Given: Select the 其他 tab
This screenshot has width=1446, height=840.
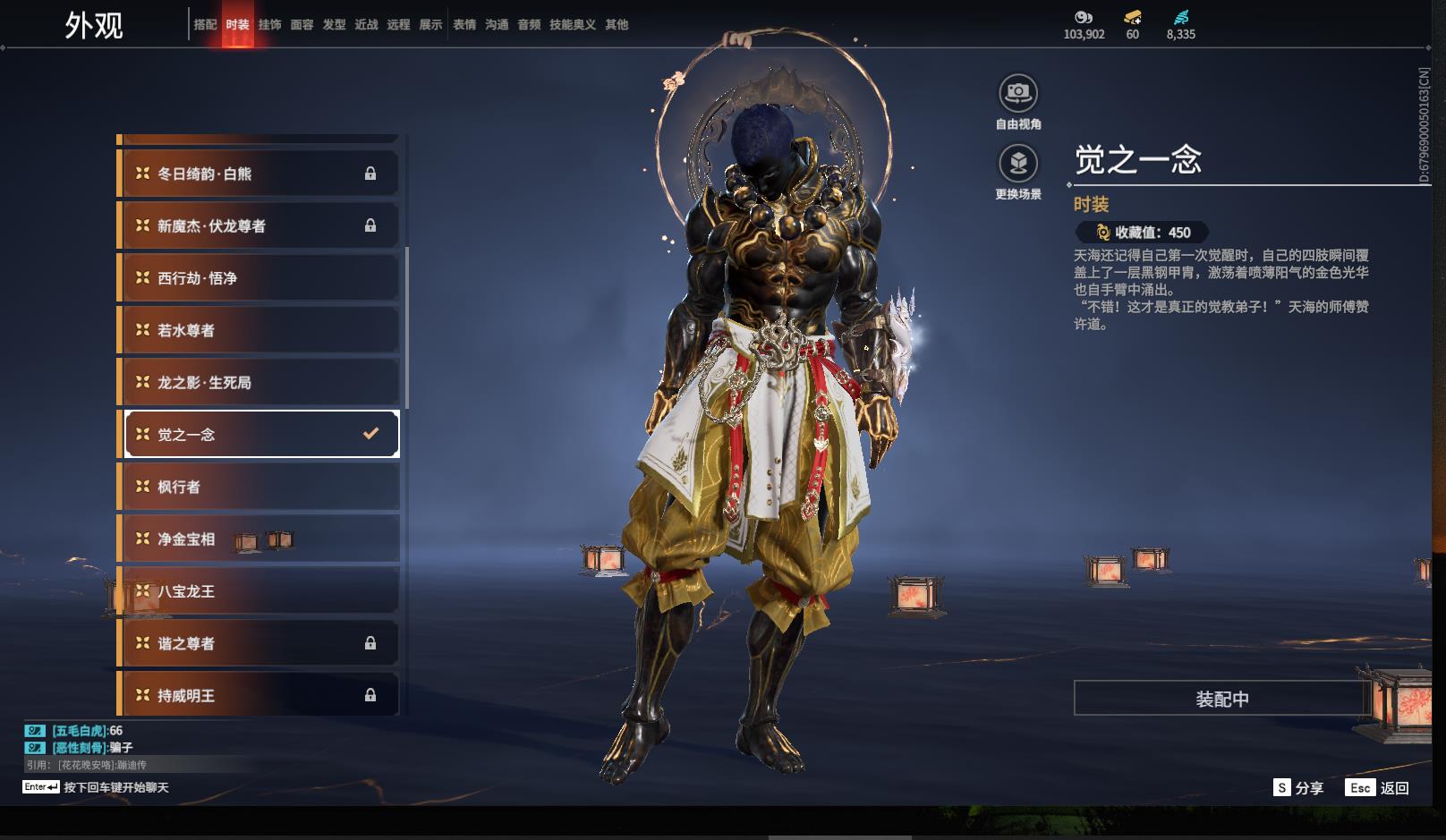Looking at the screenshot, I should pos(617,25).
